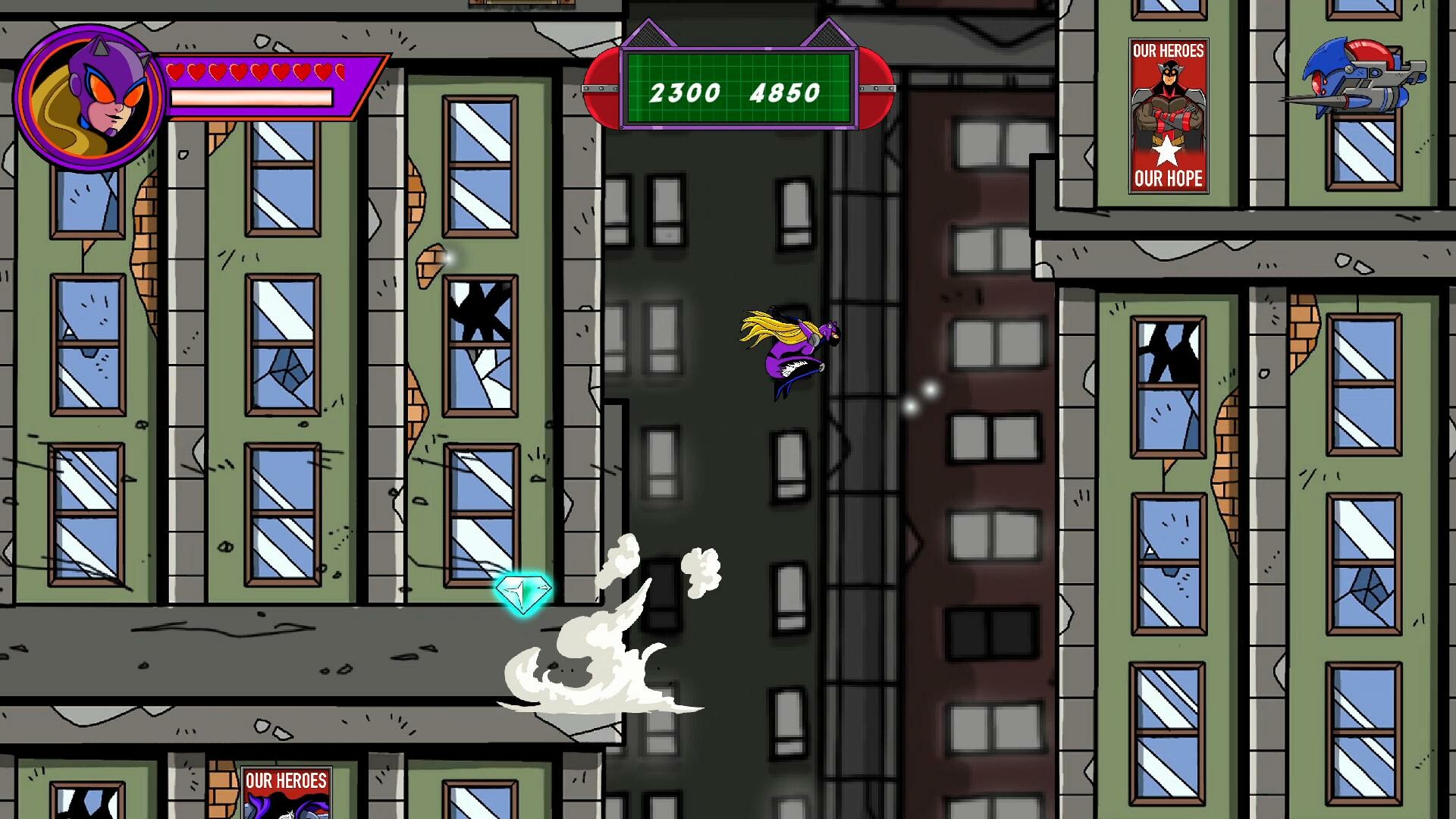Screen dimensions: 1456x819
Task: Click the bottom OUR HEROES poster
Action: click(284, 792)
